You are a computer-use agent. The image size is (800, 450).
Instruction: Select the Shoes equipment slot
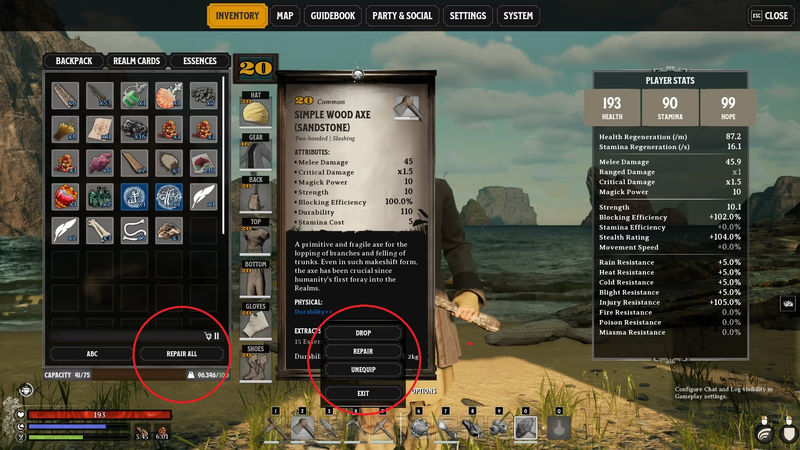click(x=257, y=361)
